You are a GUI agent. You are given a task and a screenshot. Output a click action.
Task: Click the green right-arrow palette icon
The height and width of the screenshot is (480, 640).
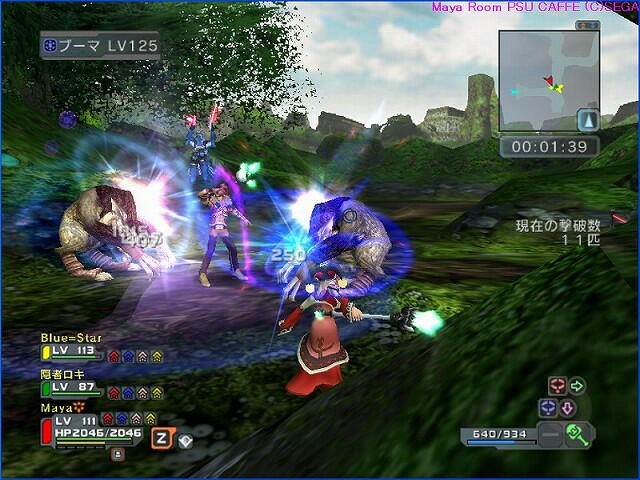pyautogui.click(x=577, y=386)
